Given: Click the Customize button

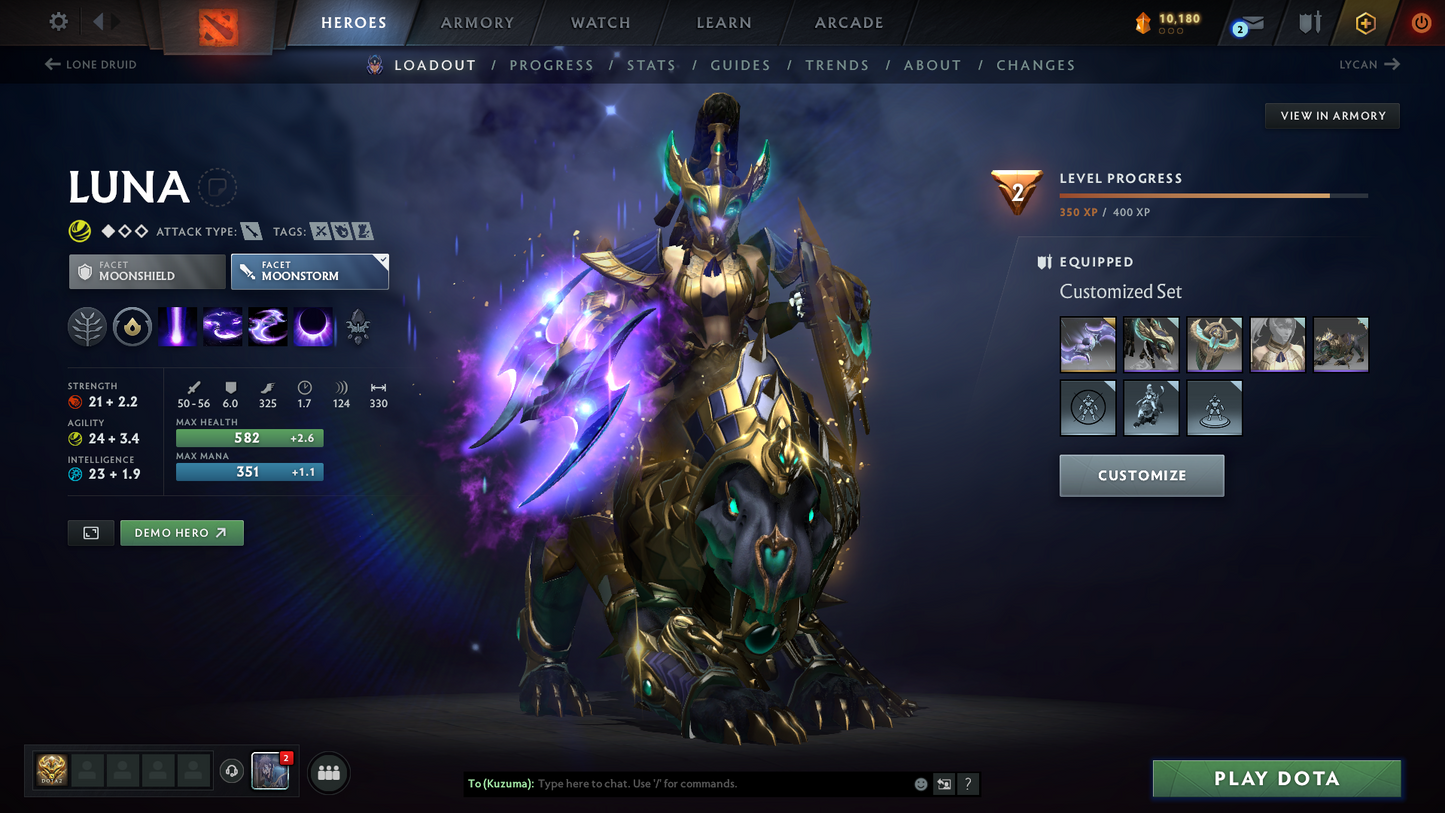Looking at the screenshot, I should [x=1141, y=475].
